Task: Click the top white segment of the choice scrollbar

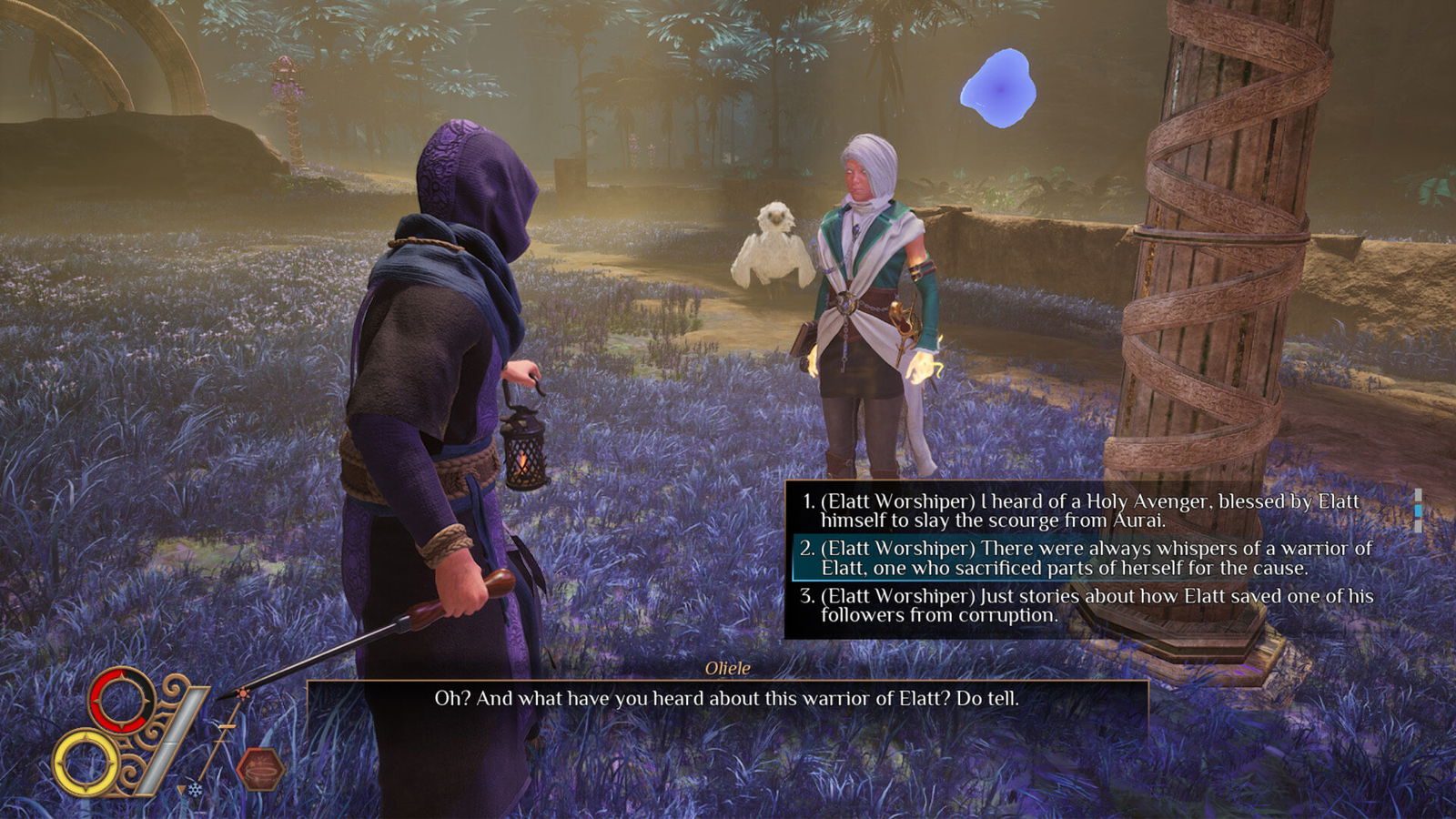Action: coord(1417,494)
